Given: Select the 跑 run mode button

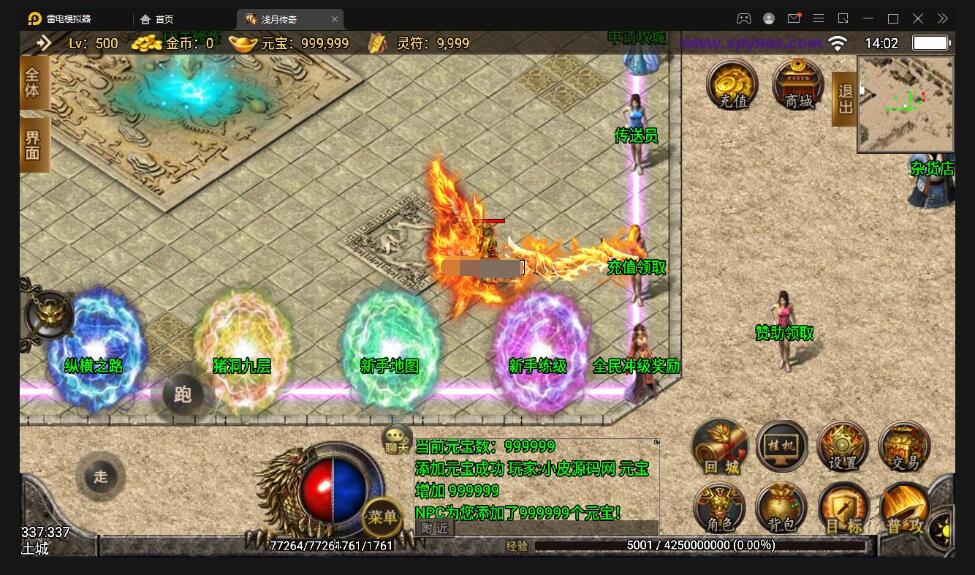Looking at the screenshot, I should coord(183,394).
